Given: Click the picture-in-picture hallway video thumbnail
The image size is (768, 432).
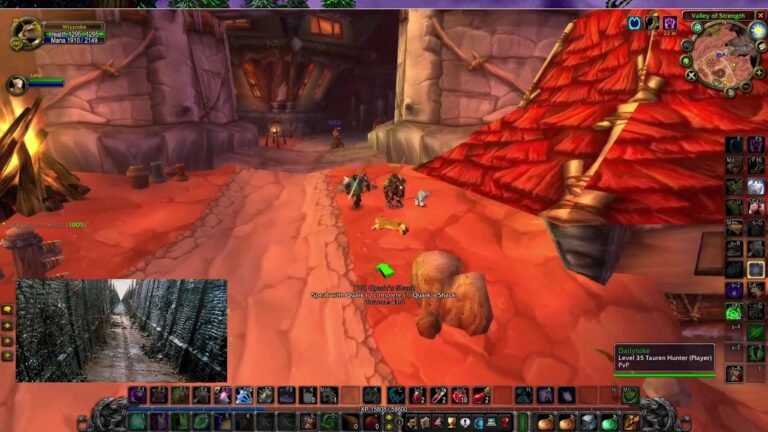Looking at the screenshot, I should click(121, 330).
